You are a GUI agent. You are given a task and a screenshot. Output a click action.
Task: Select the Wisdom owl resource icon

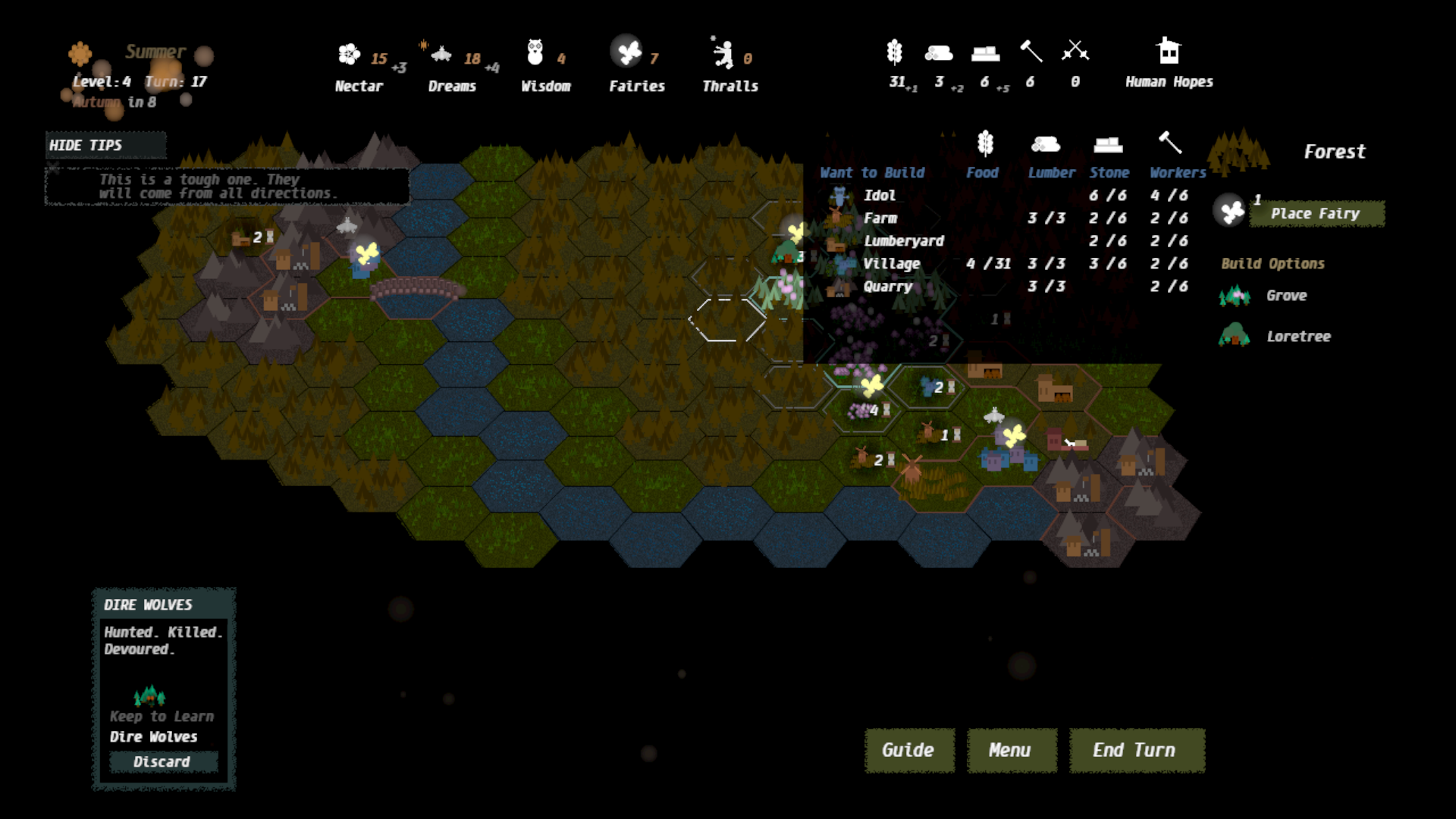pyautogui.click(x=535, y=52)
